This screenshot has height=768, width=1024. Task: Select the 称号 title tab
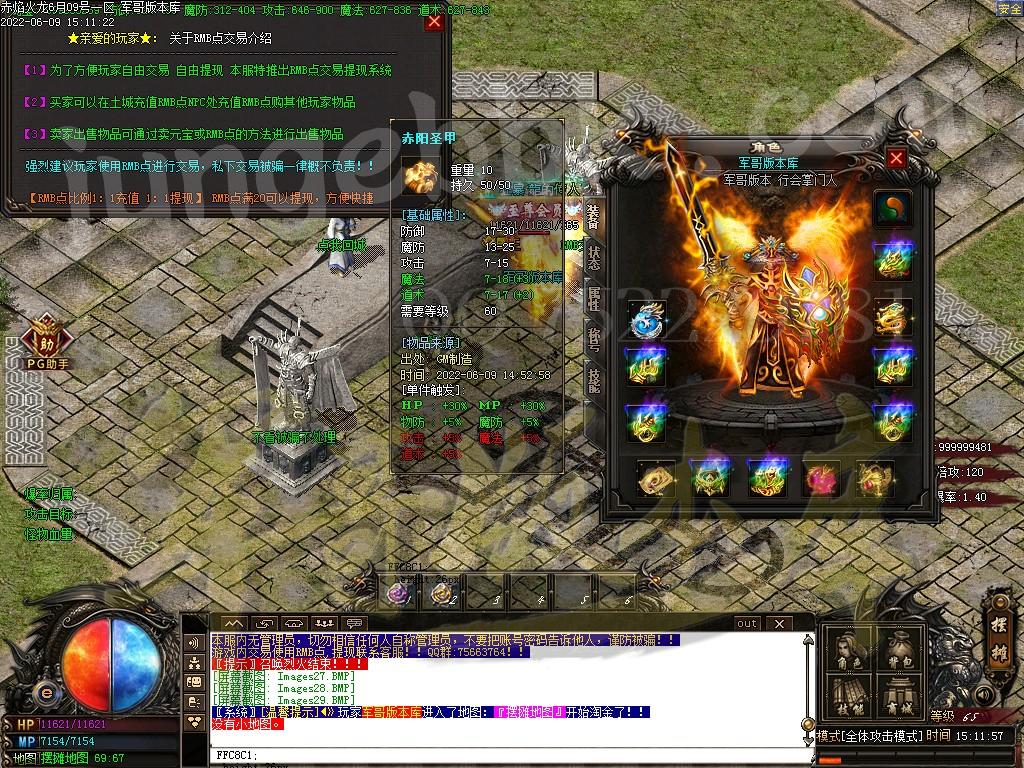594,338
